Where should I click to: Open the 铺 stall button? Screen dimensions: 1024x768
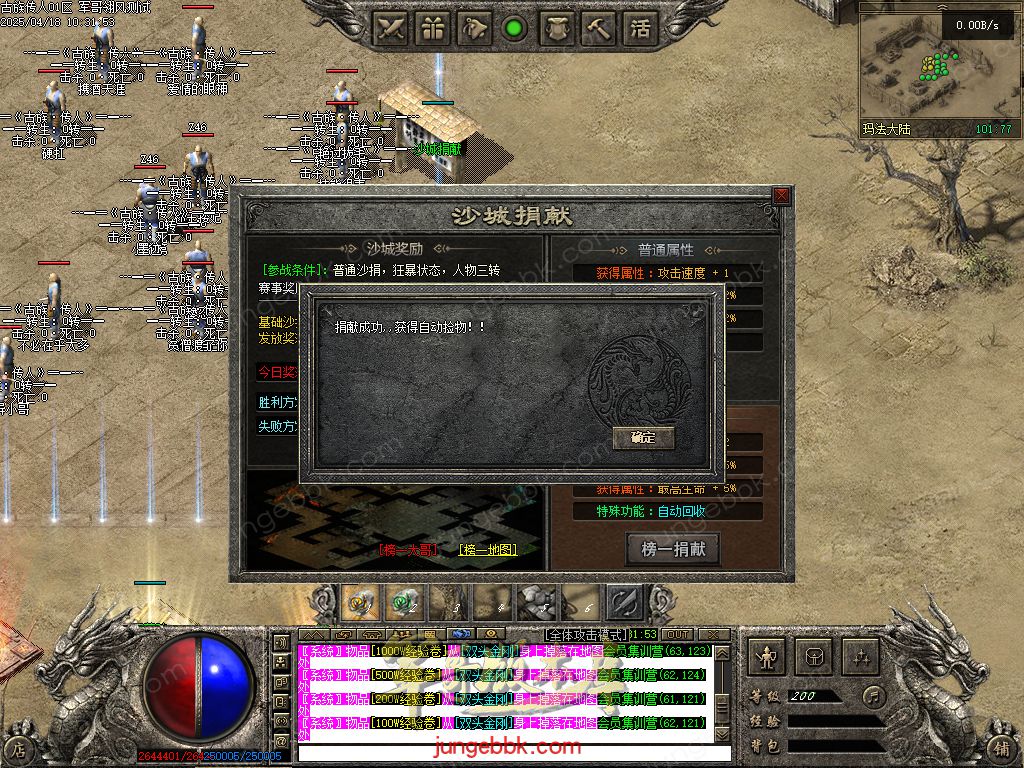pyautogui.click(x=1001, y=748)
